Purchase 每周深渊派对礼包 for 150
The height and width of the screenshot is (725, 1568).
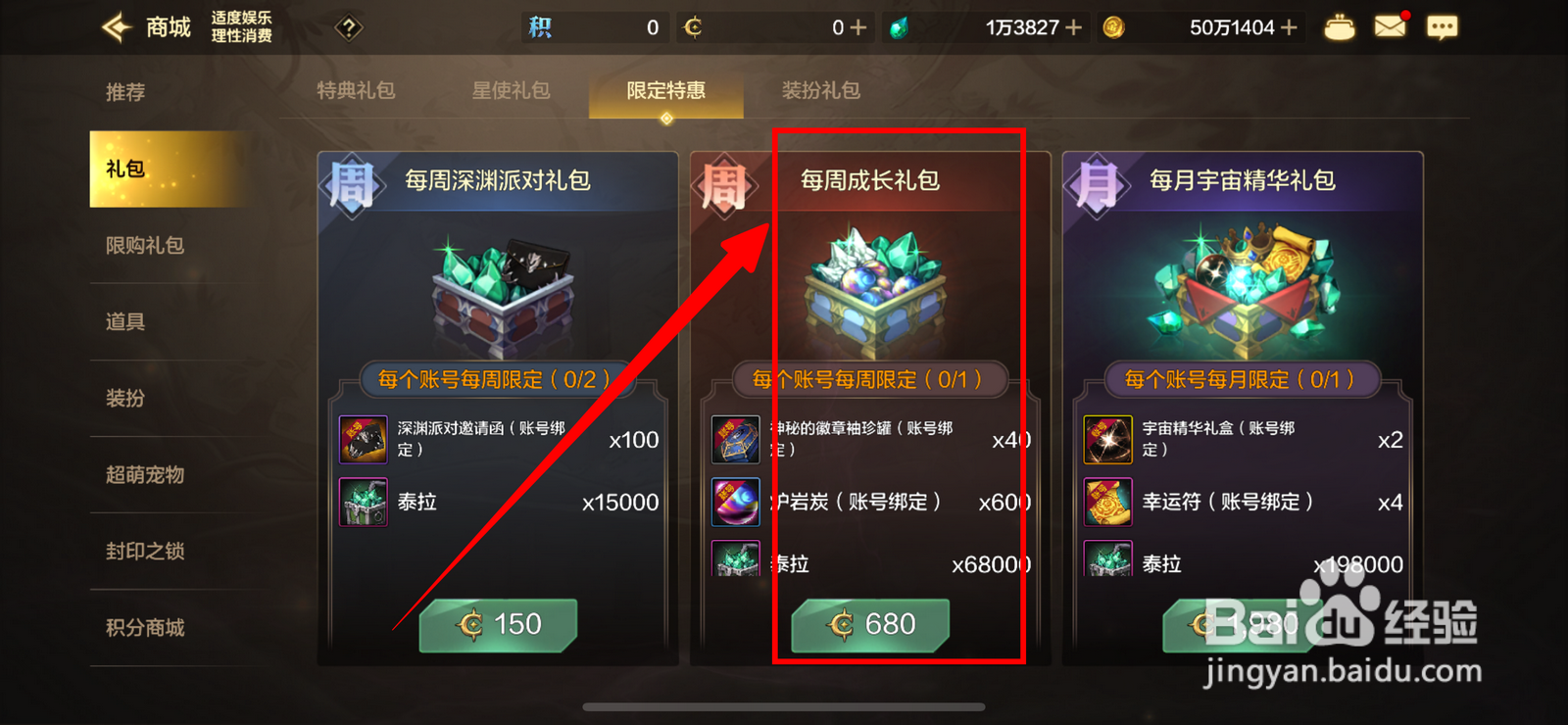(x=498, y=624)
